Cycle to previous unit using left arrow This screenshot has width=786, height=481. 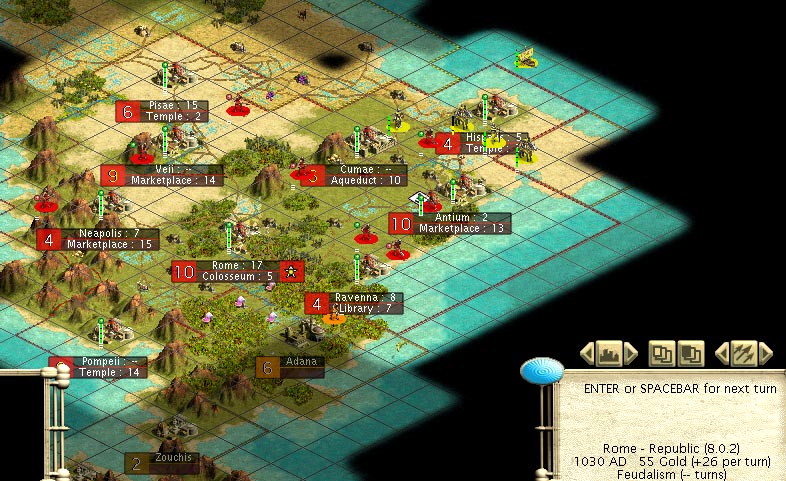click(721, 353)
